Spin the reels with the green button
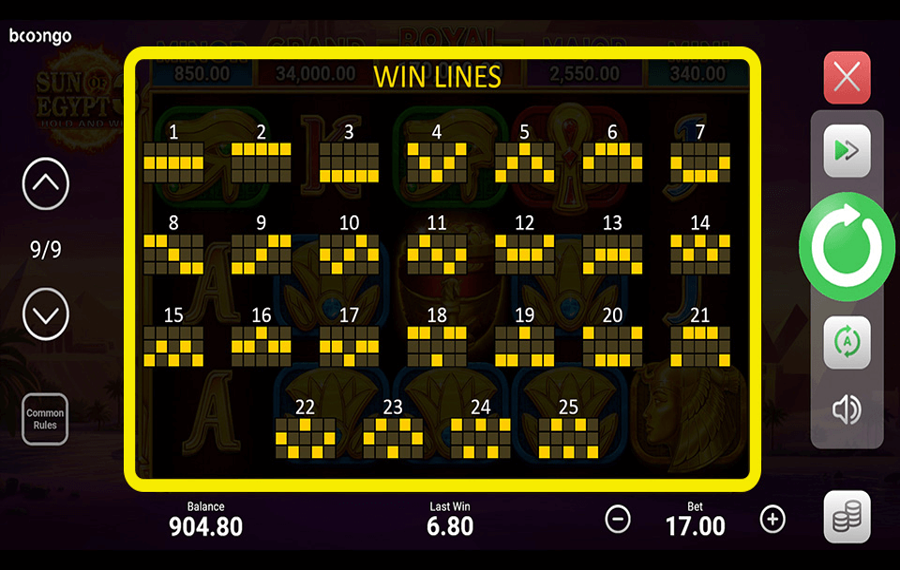This screenshot has width=900, height=570. [846, 247]
